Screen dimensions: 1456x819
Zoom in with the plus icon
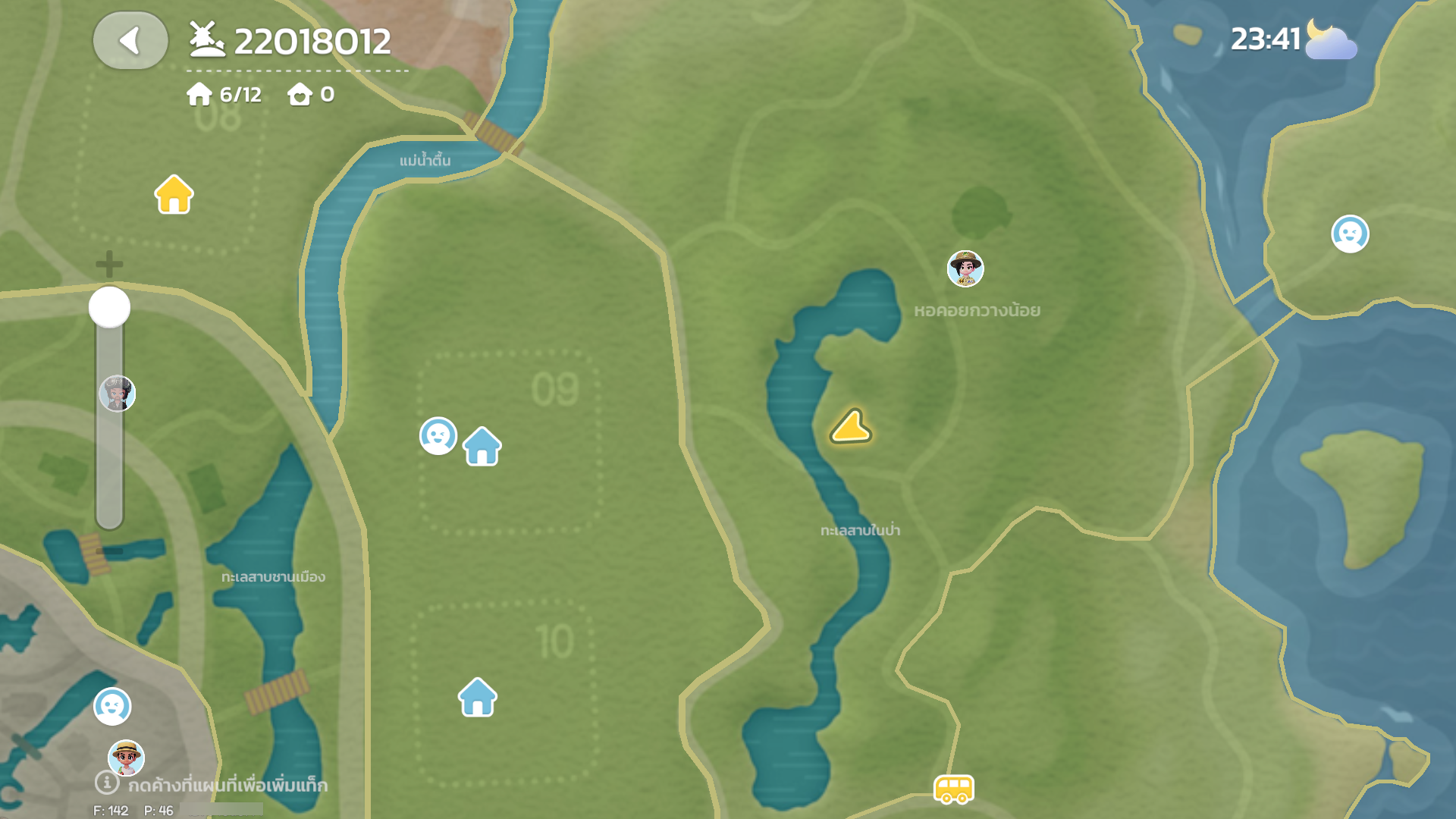click(109, 264)
